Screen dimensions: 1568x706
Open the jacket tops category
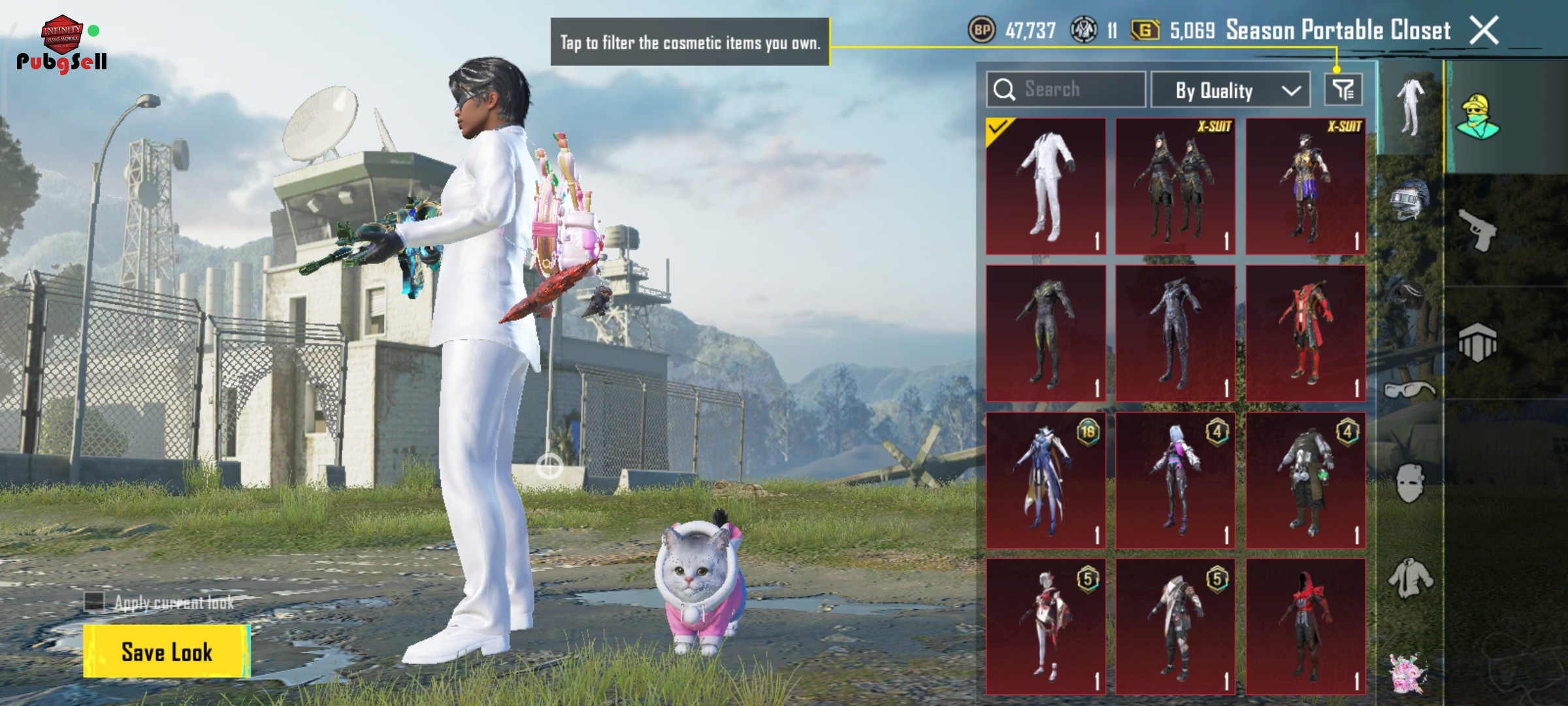(1409, 578)
